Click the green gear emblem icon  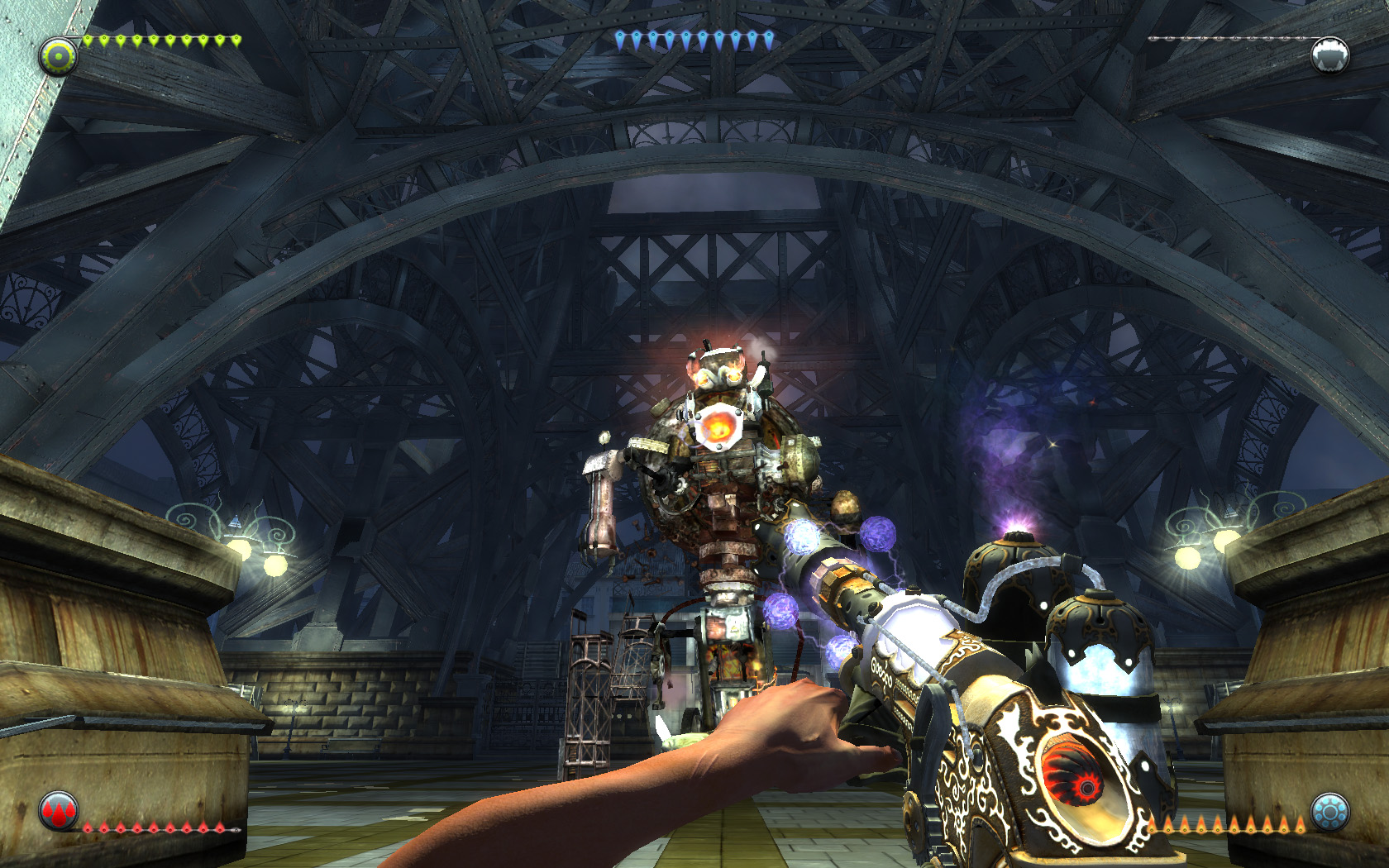pyautogui.click(x=58, y=57)
